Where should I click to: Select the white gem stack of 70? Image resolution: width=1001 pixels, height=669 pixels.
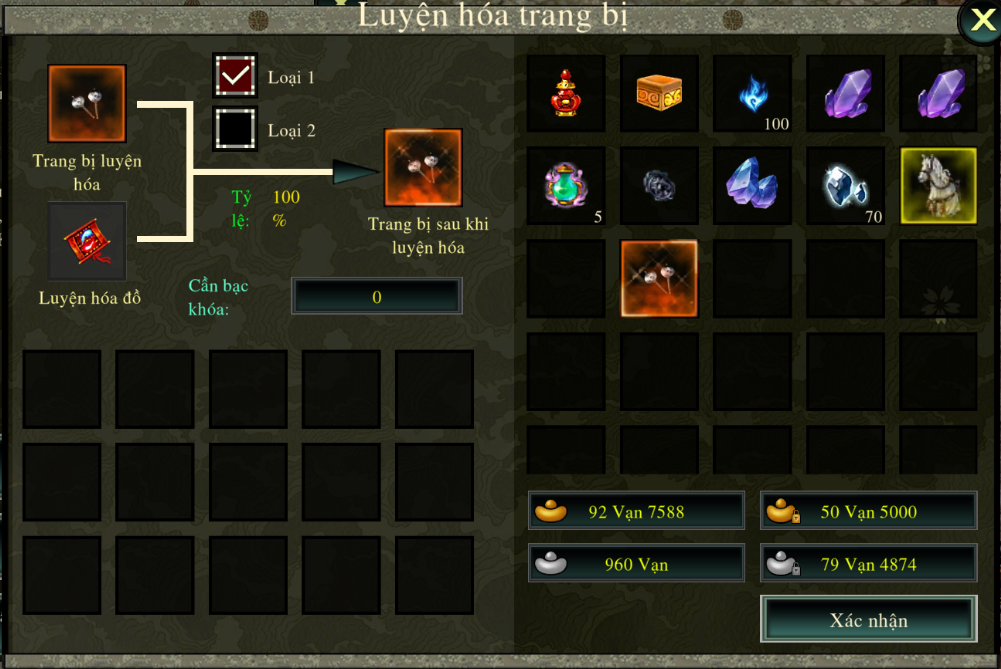845,186
